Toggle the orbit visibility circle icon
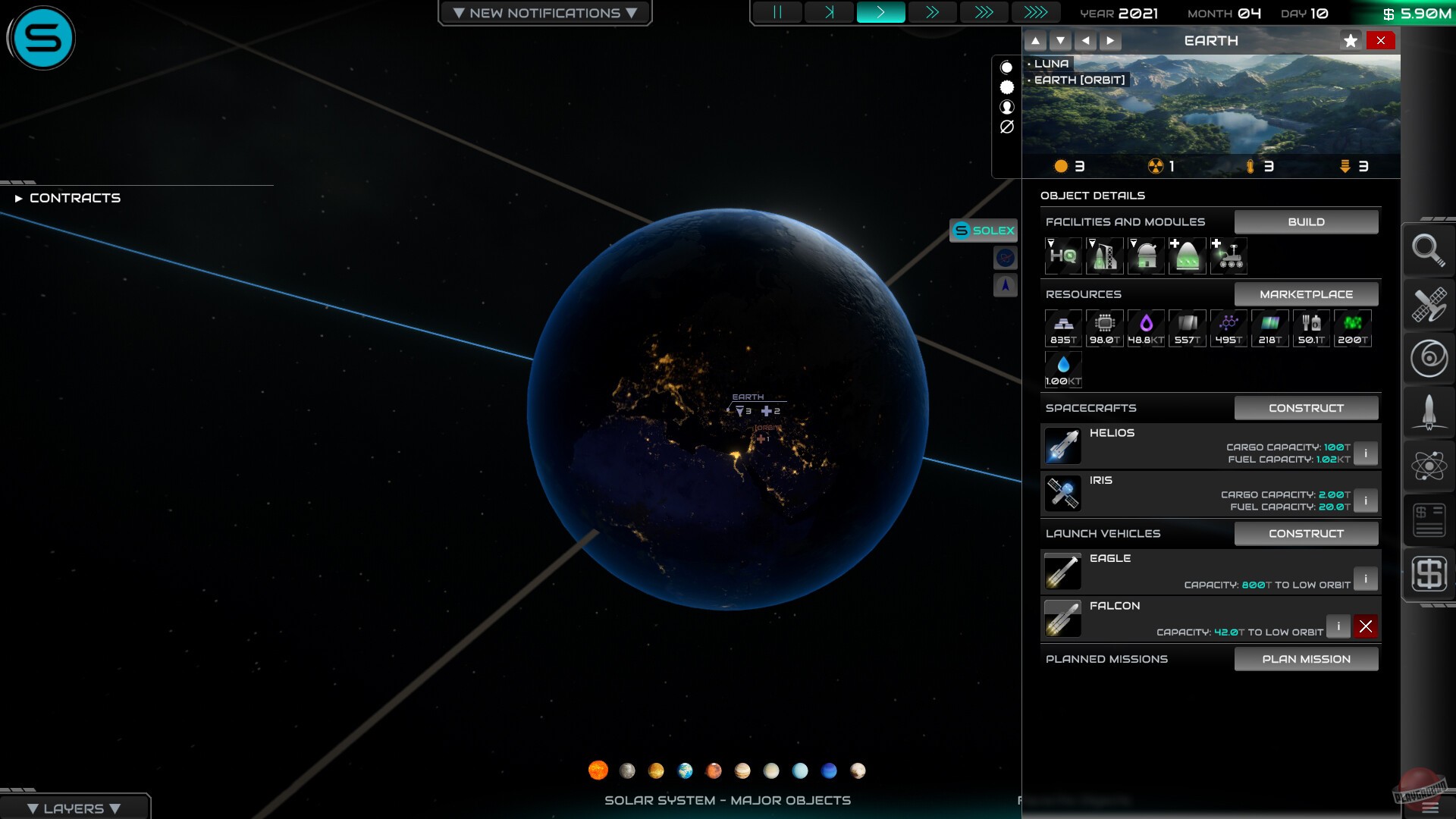The height and width of the screenshot is (819, 1456). 1006,67
